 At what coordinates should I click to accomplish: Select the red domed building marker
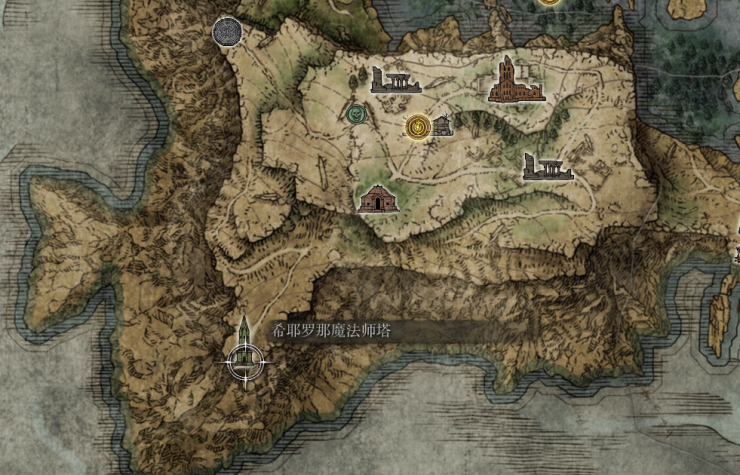[376, 198]
